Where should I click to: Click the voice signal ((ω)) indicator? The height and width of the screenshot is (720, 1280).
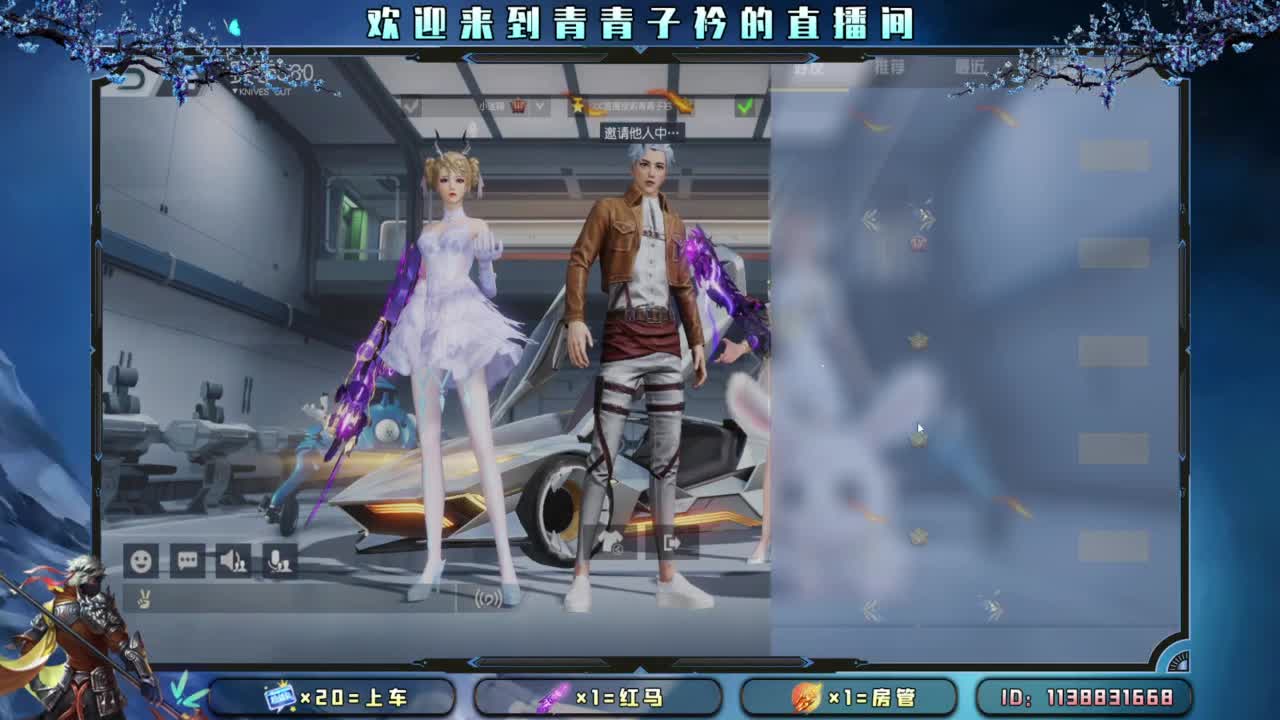click(x=489, y=598)
